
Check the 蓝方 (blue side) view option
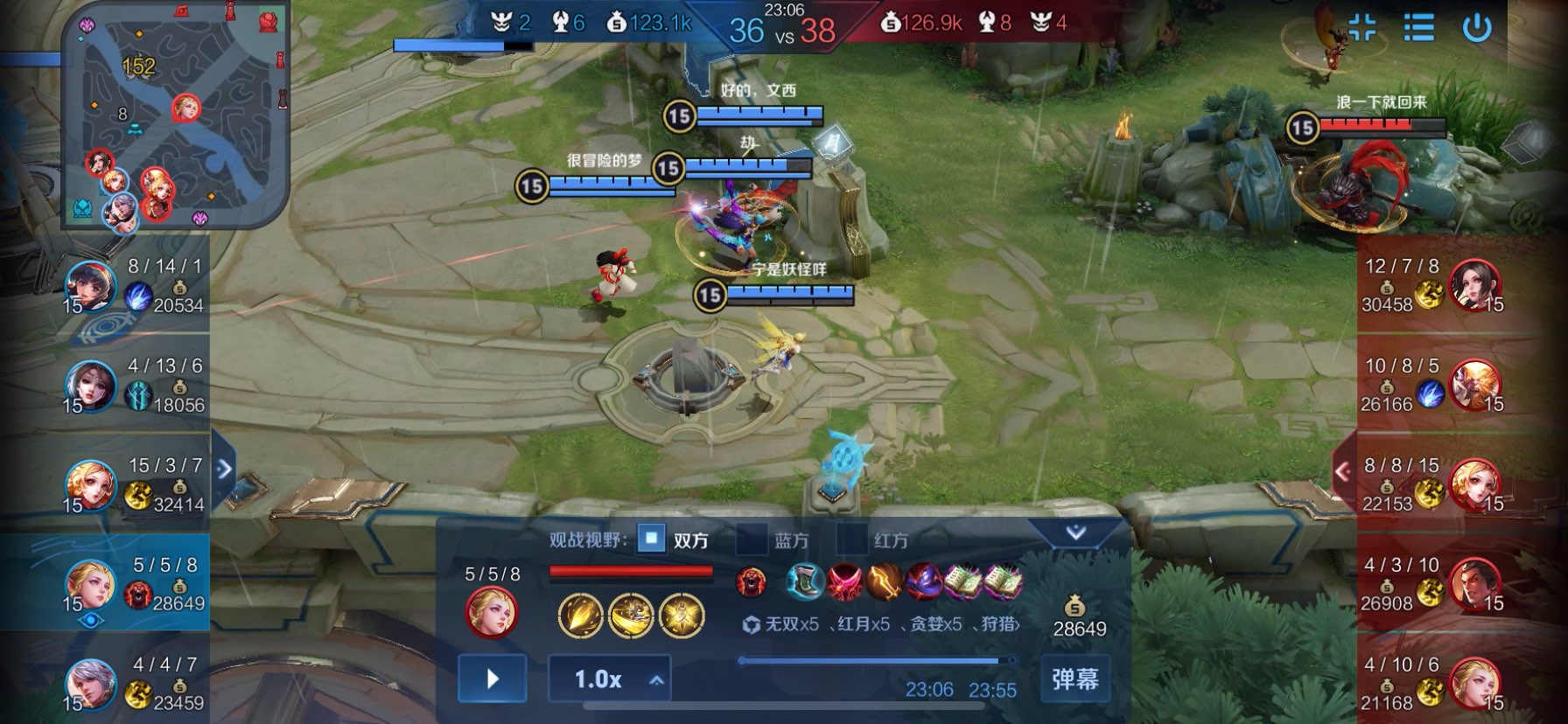coord(751,540)
